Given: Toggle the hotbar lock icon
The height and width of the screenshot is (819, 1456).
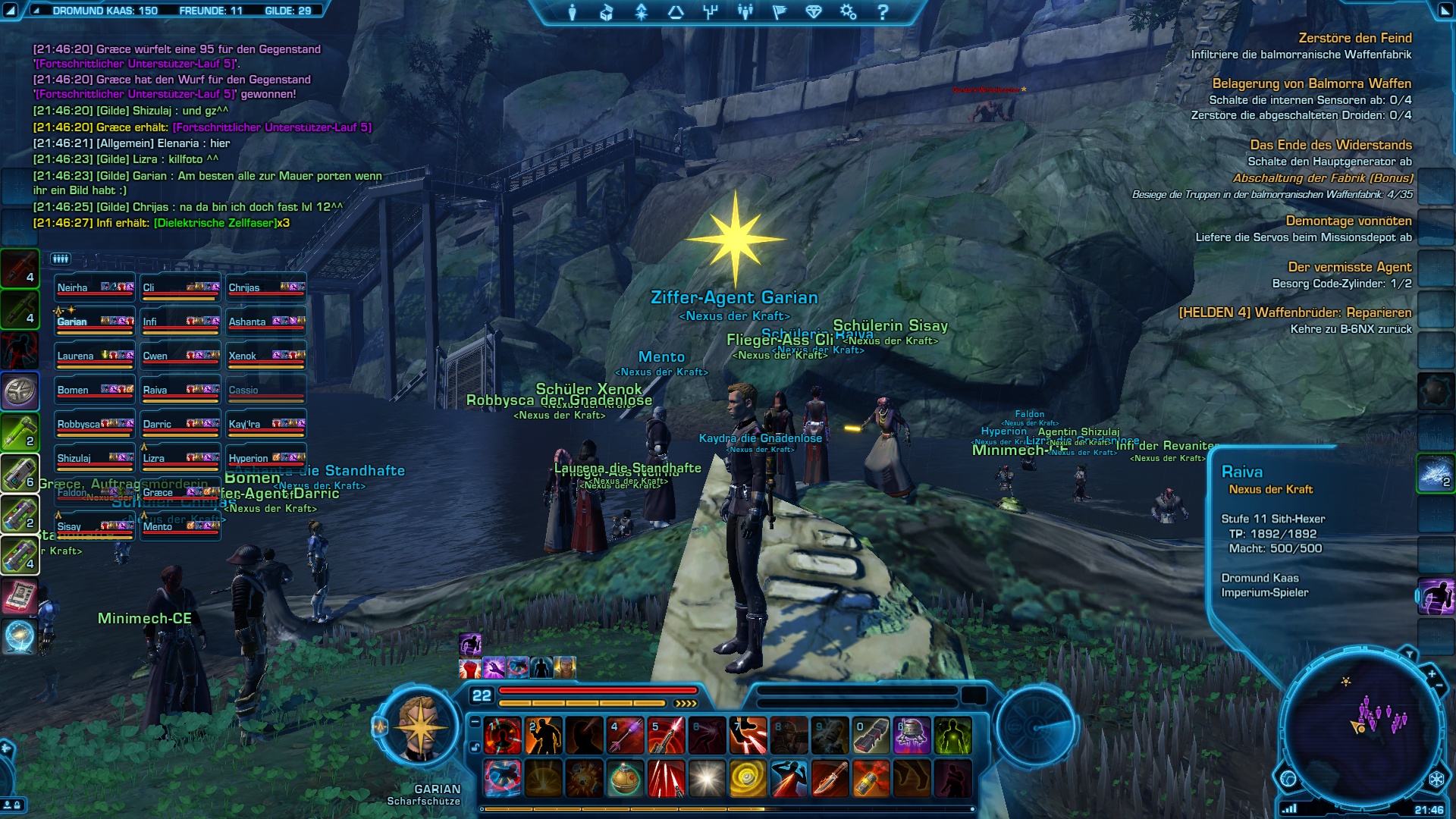Looking at the screenshot, I should click(475, 747).
